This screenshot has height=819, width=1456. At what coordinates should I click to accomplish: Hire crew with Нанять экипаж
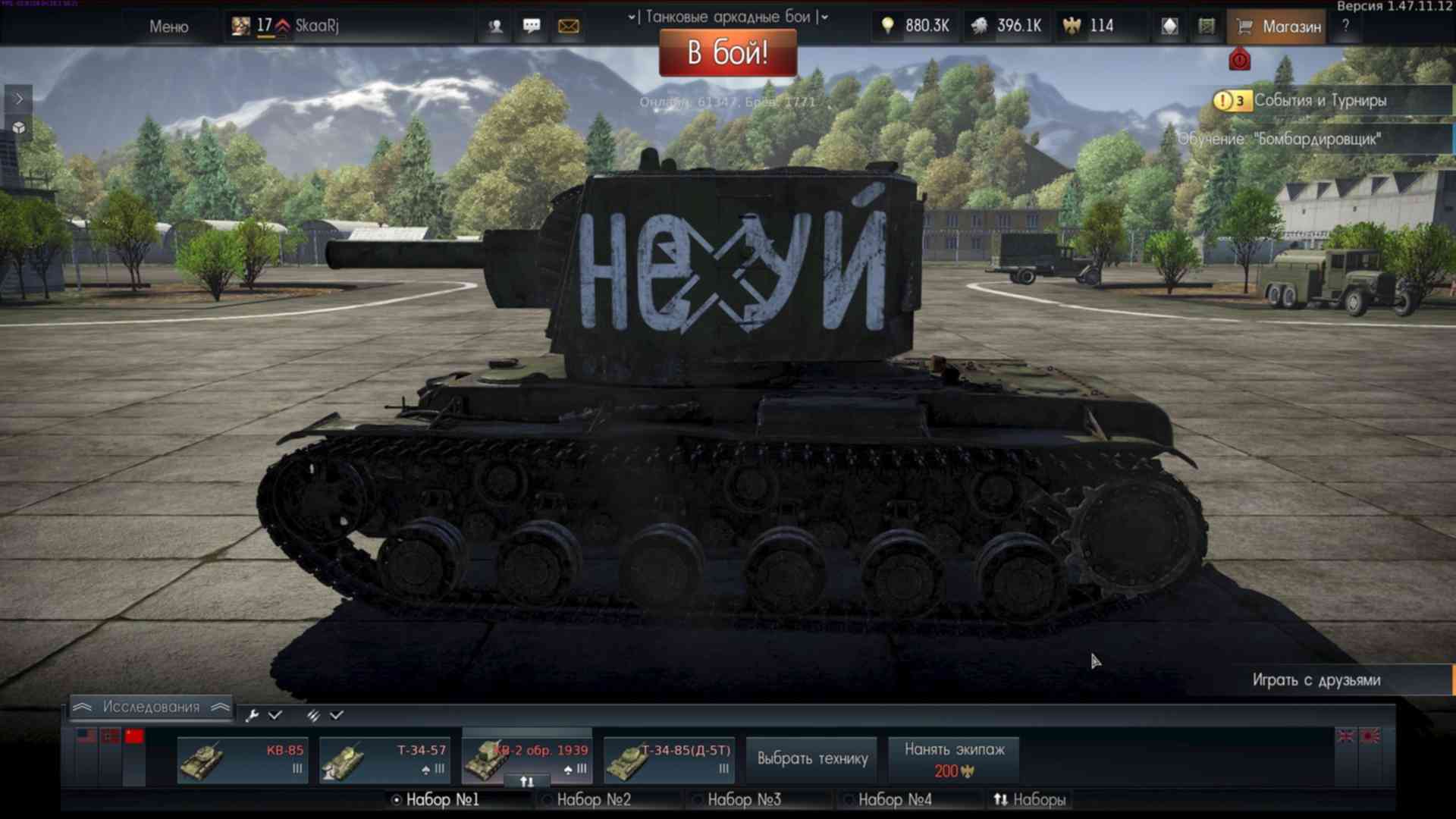954,759
